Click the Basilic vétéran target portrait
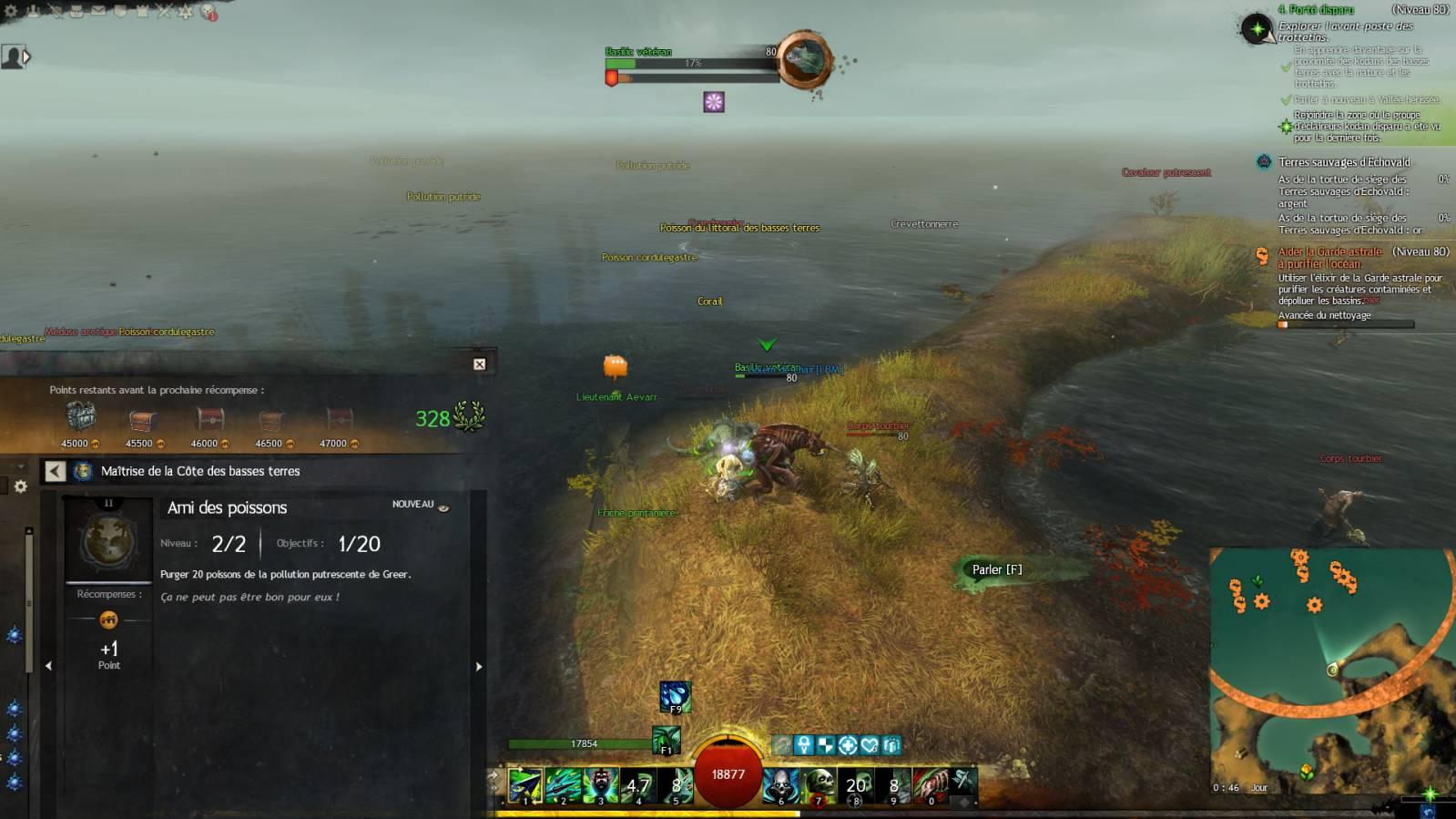This screenshot has width=1456, height=819. (x=804, y=60)
